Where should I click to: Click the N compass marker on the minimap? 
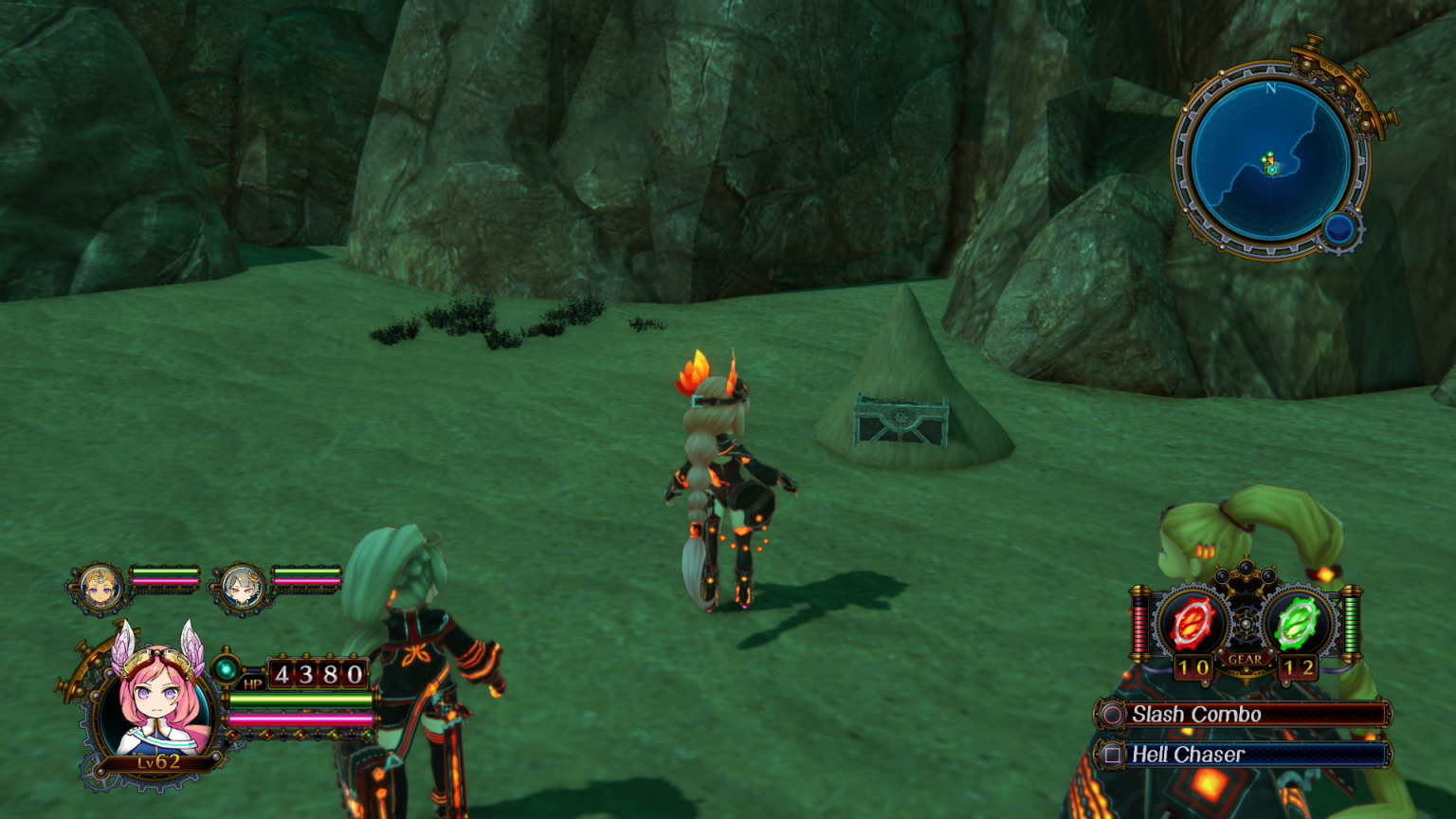[1271, 87]
